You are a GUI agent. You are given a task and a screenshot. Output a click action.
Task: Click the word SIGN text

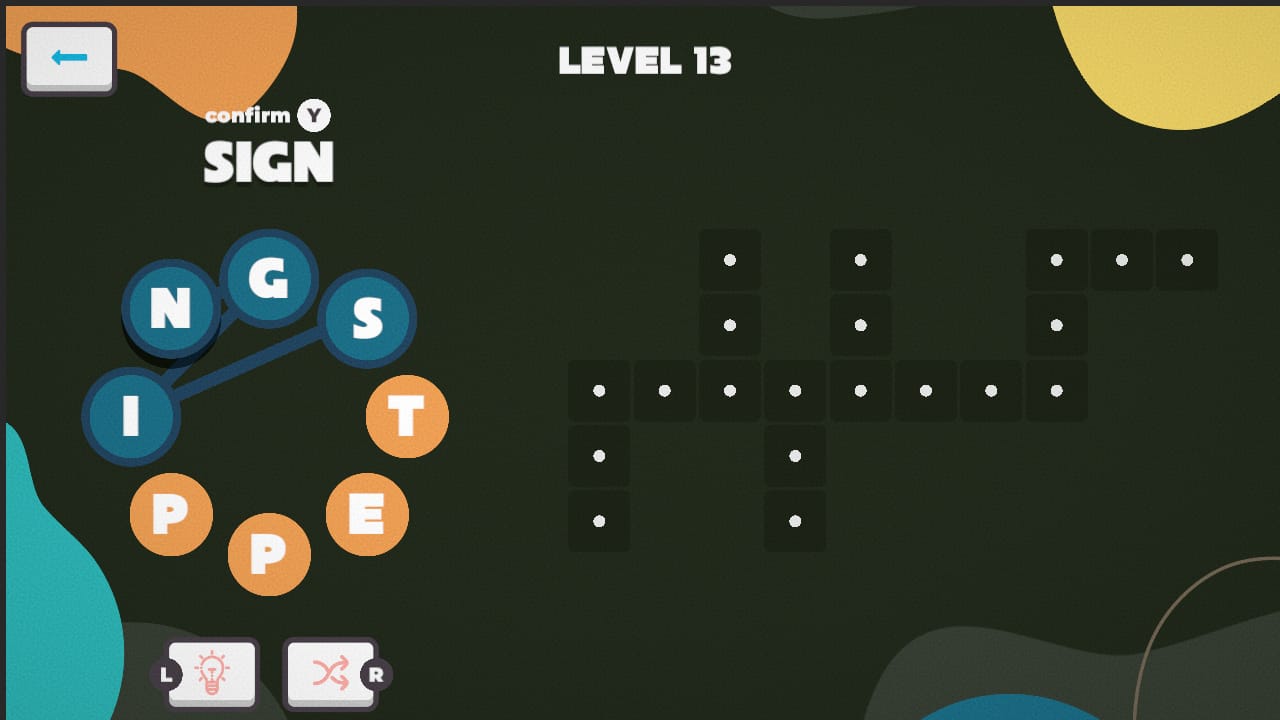coord(268,160)
